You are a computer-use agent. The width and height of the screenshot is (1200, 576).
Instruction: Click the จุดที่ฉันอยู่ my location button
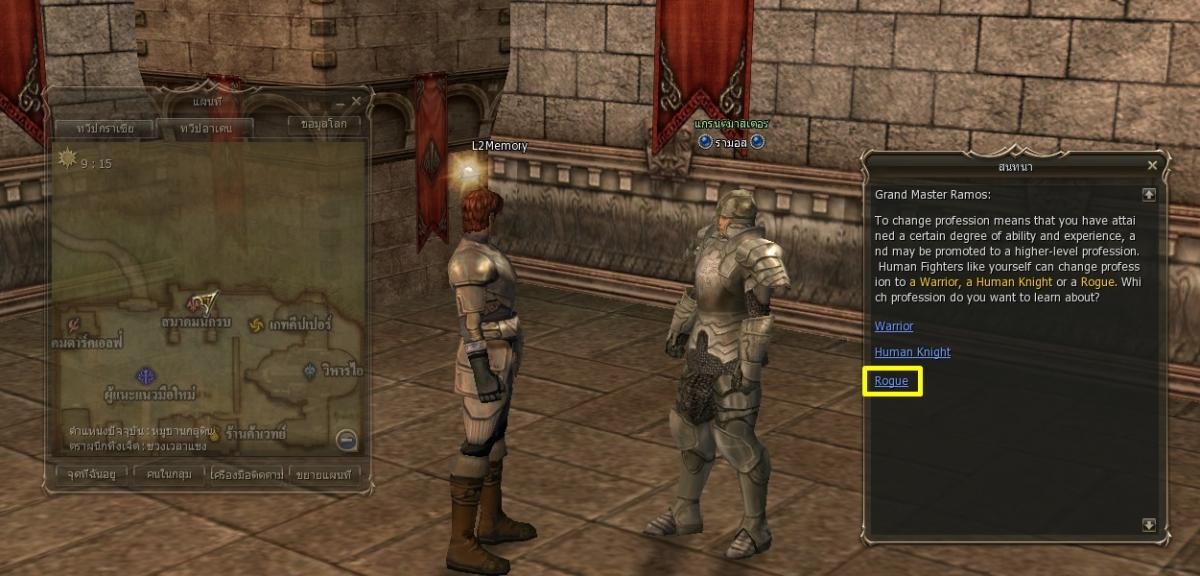(85, 473)
